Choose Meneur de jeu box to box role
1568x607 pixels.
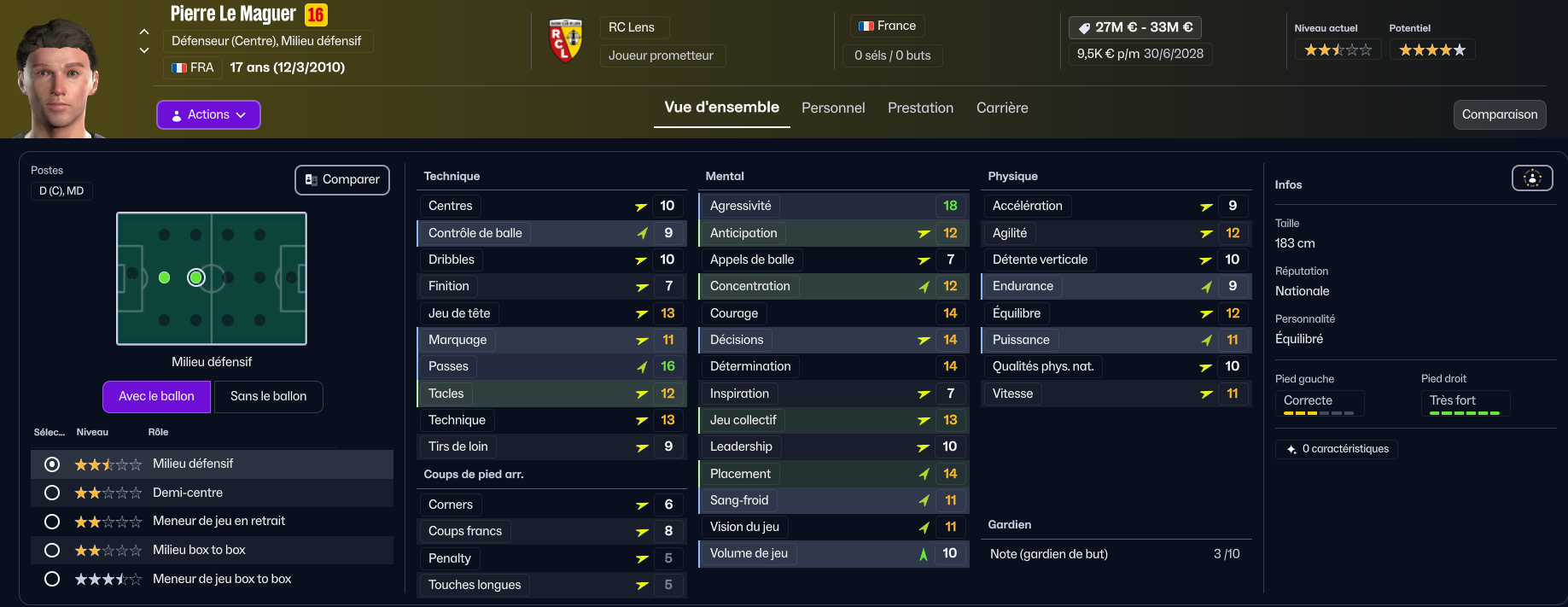point(52,579)
